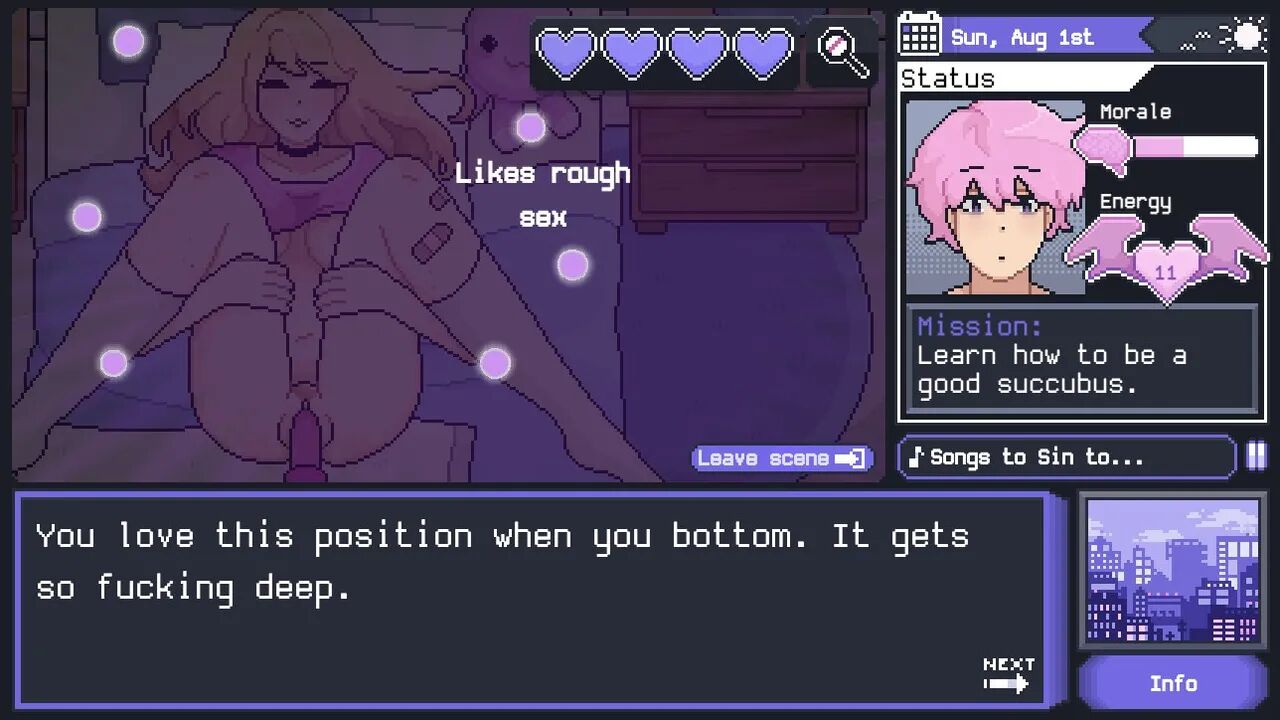The width and height of the screenshot is (1280, 720).
Task: Click the Songs to Sin to track title
Action: click(1066, 457)
